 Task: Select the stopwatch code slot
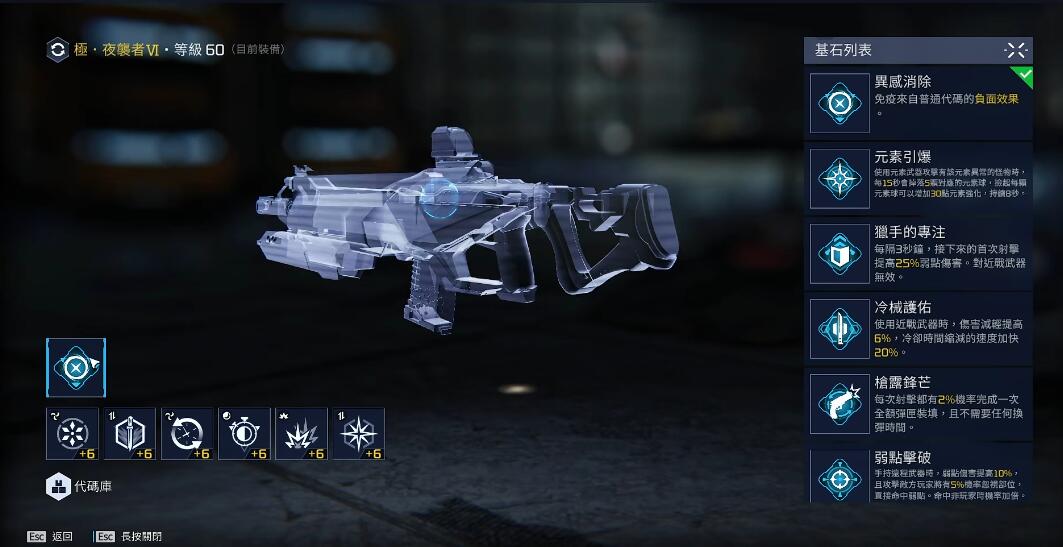[244, 434]
